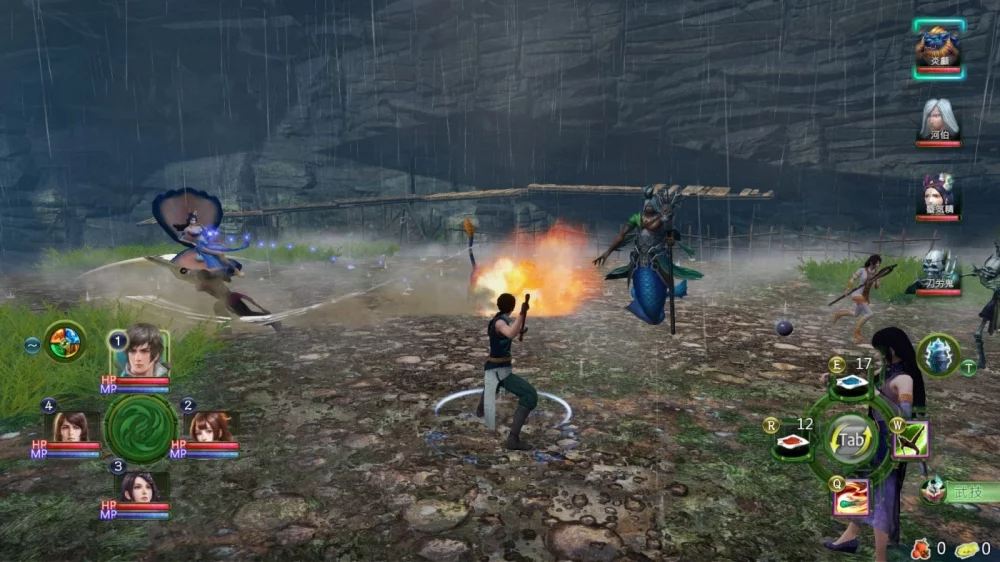
Task: Click the Tab skill-swap button
Action: point(851,440)
